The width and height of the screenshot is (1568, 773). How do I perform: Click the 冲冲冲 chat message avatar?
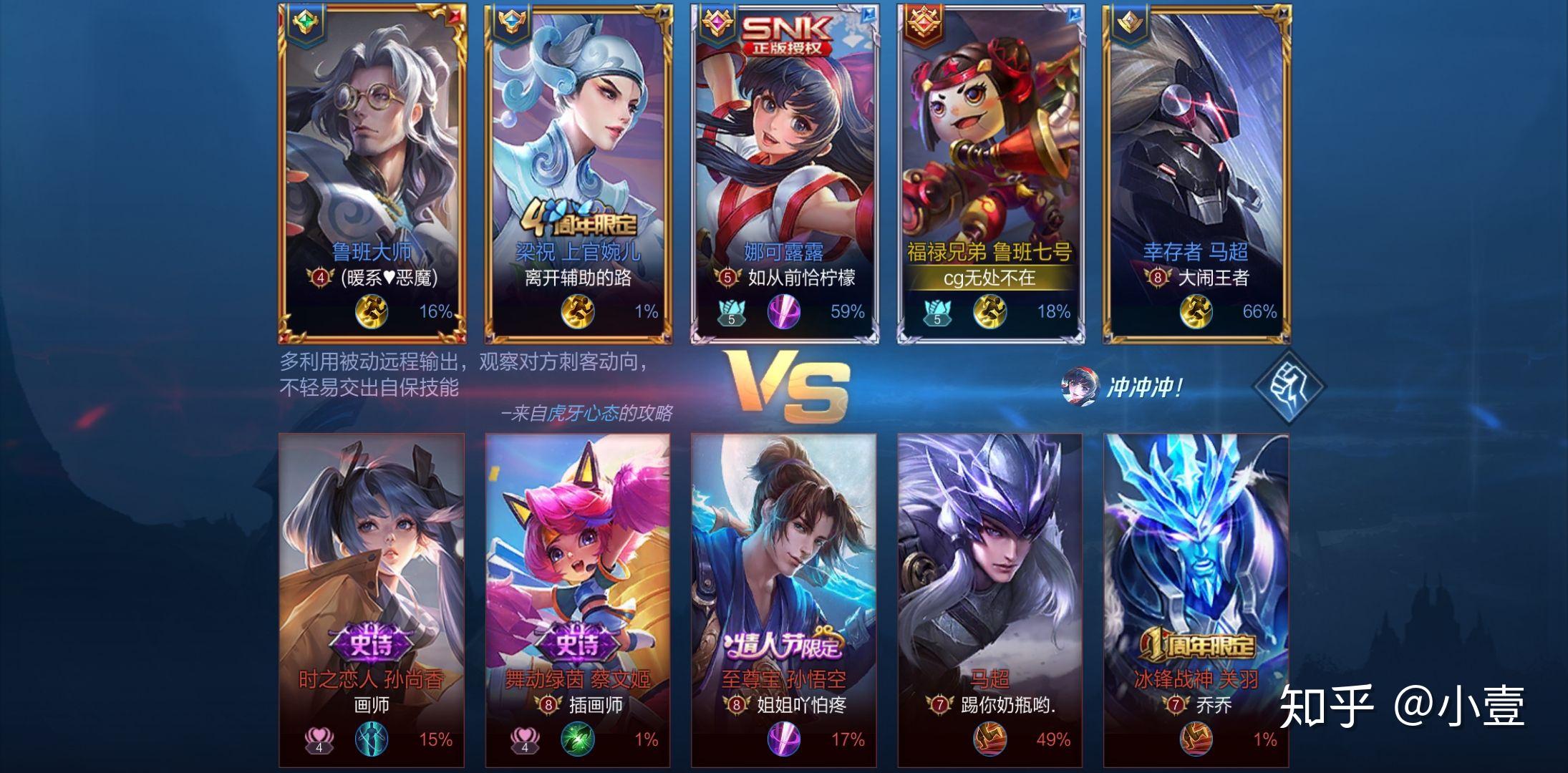[1078, 386]
